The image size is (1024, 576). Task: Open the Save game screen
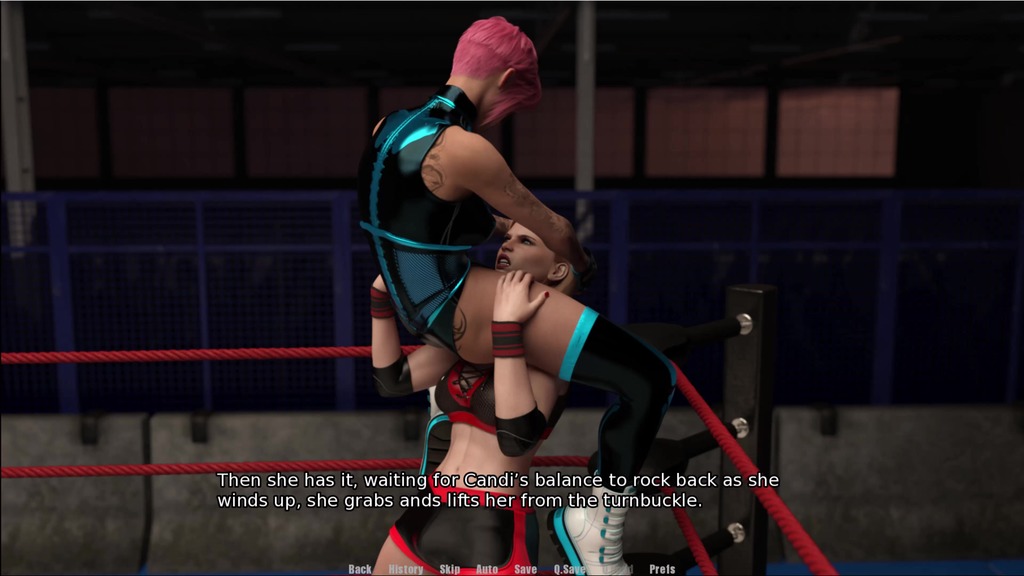pyautogui.click(x=525, y=569)
